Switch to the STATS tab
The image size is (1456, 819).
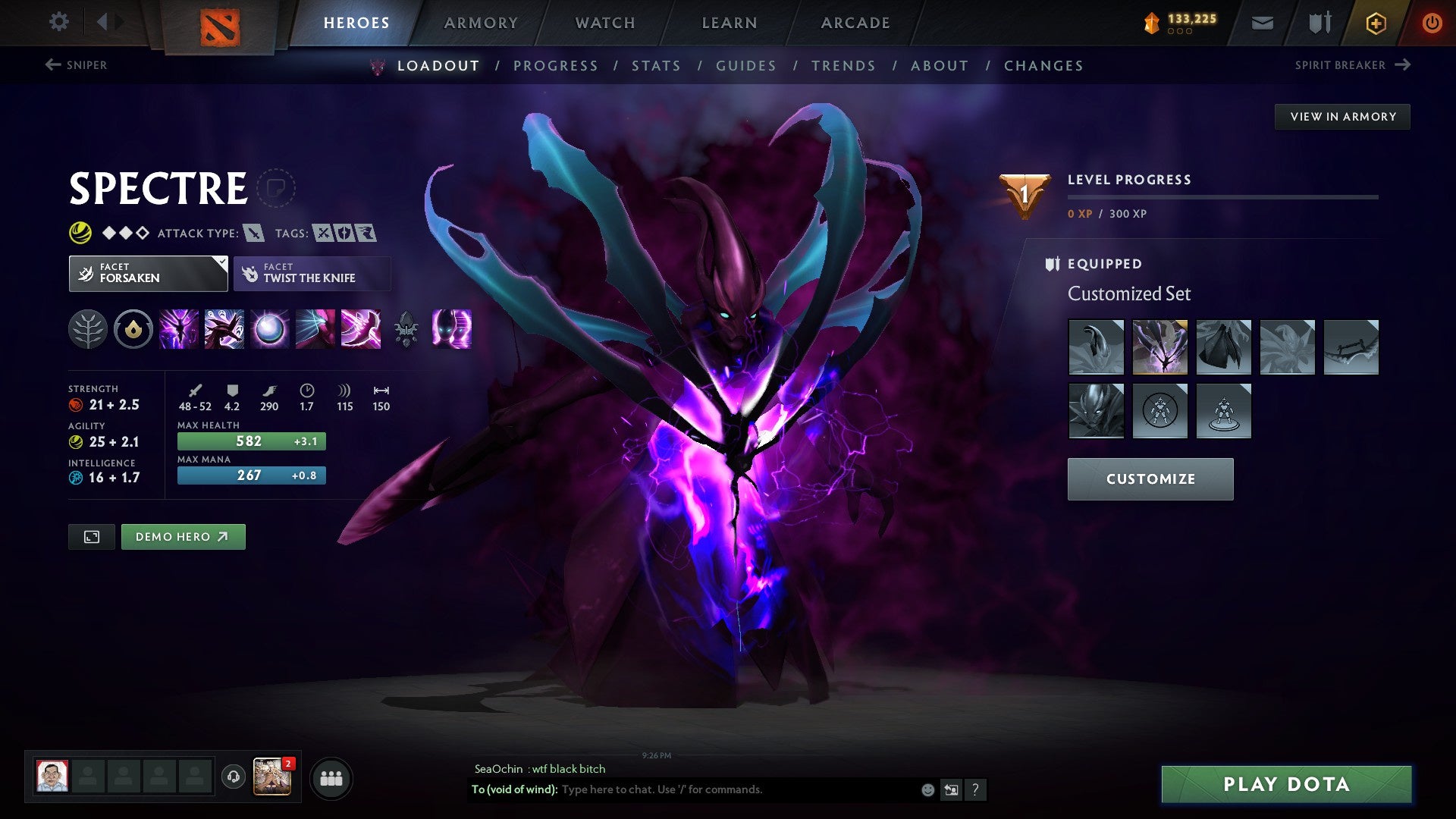pyautogui.click(x=657, y=66)
